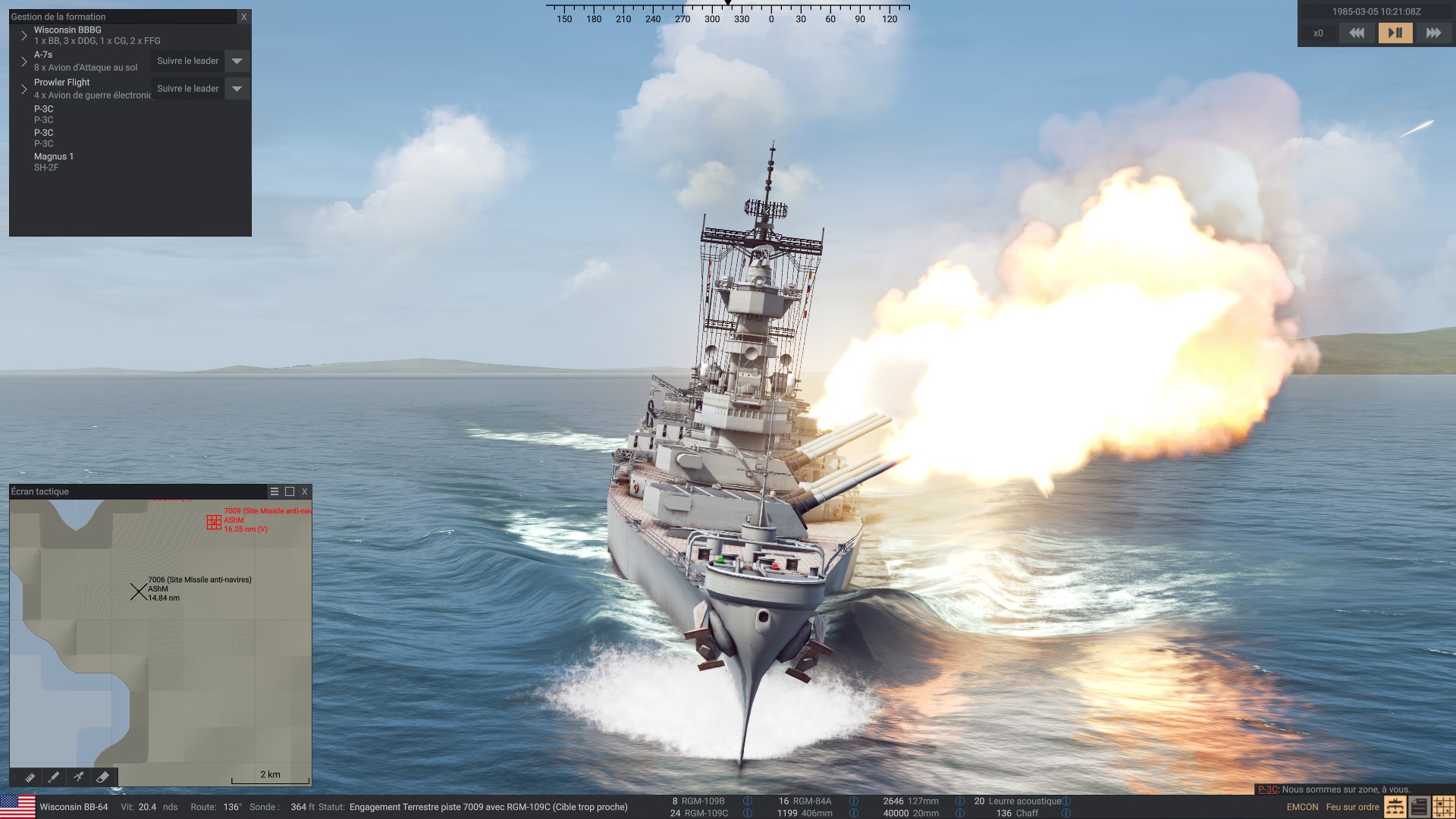Select hostile track 7009 on tactical map

[x=214, y=522]
